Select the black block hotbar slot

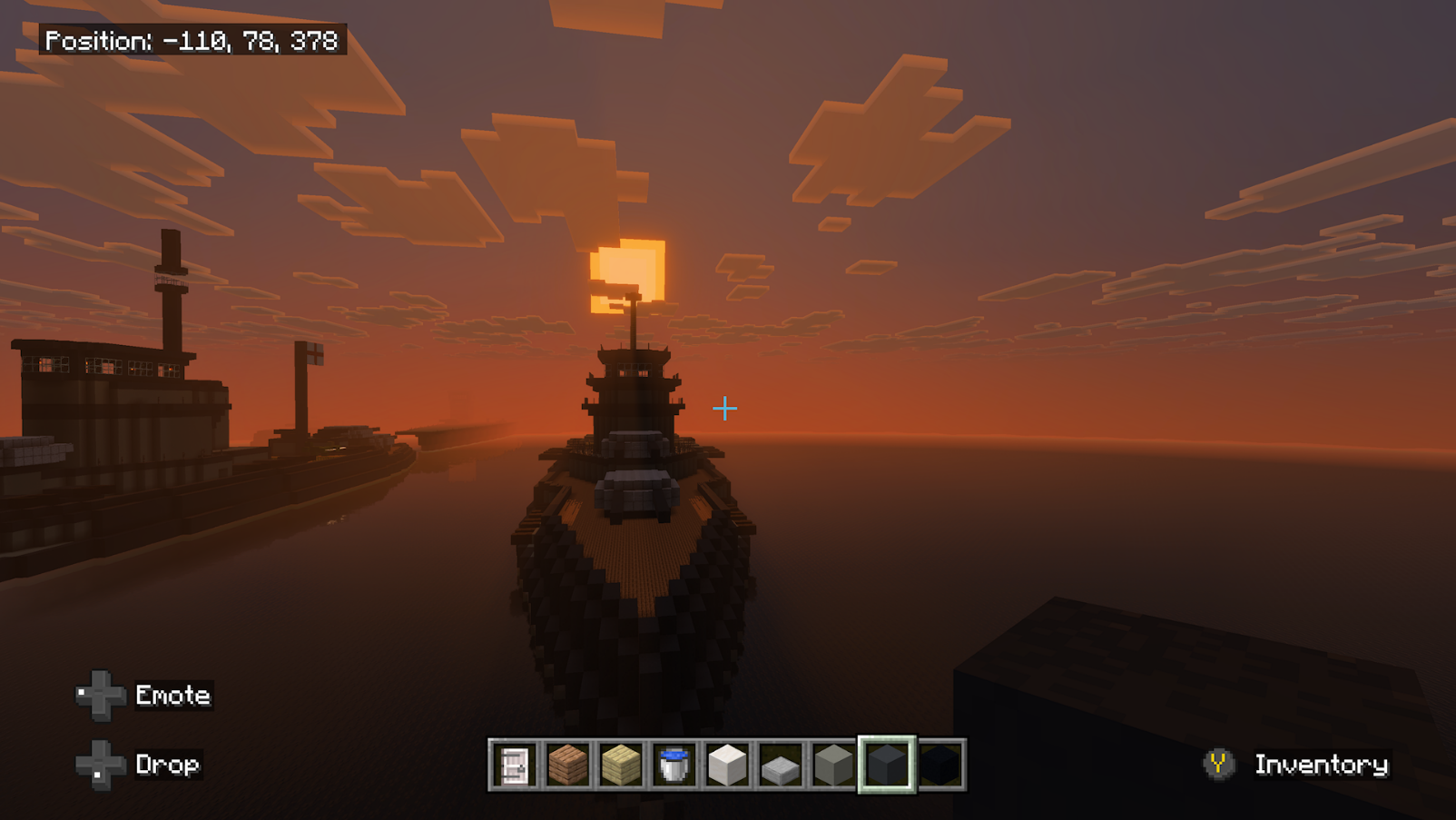click(940, 765)
